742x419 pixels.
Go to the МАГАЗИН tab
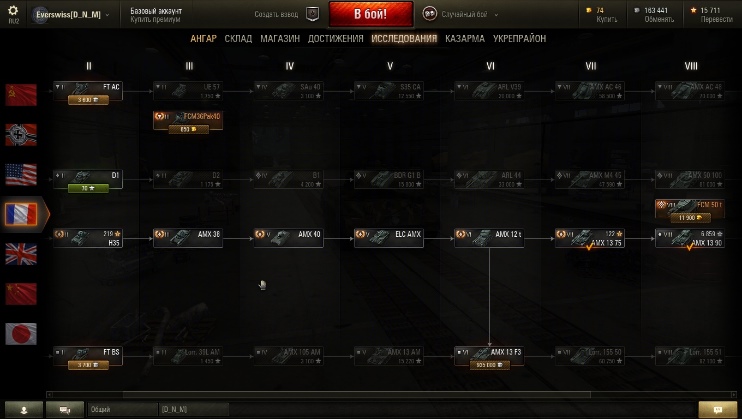pyautogui.click(x=280, y=39)
